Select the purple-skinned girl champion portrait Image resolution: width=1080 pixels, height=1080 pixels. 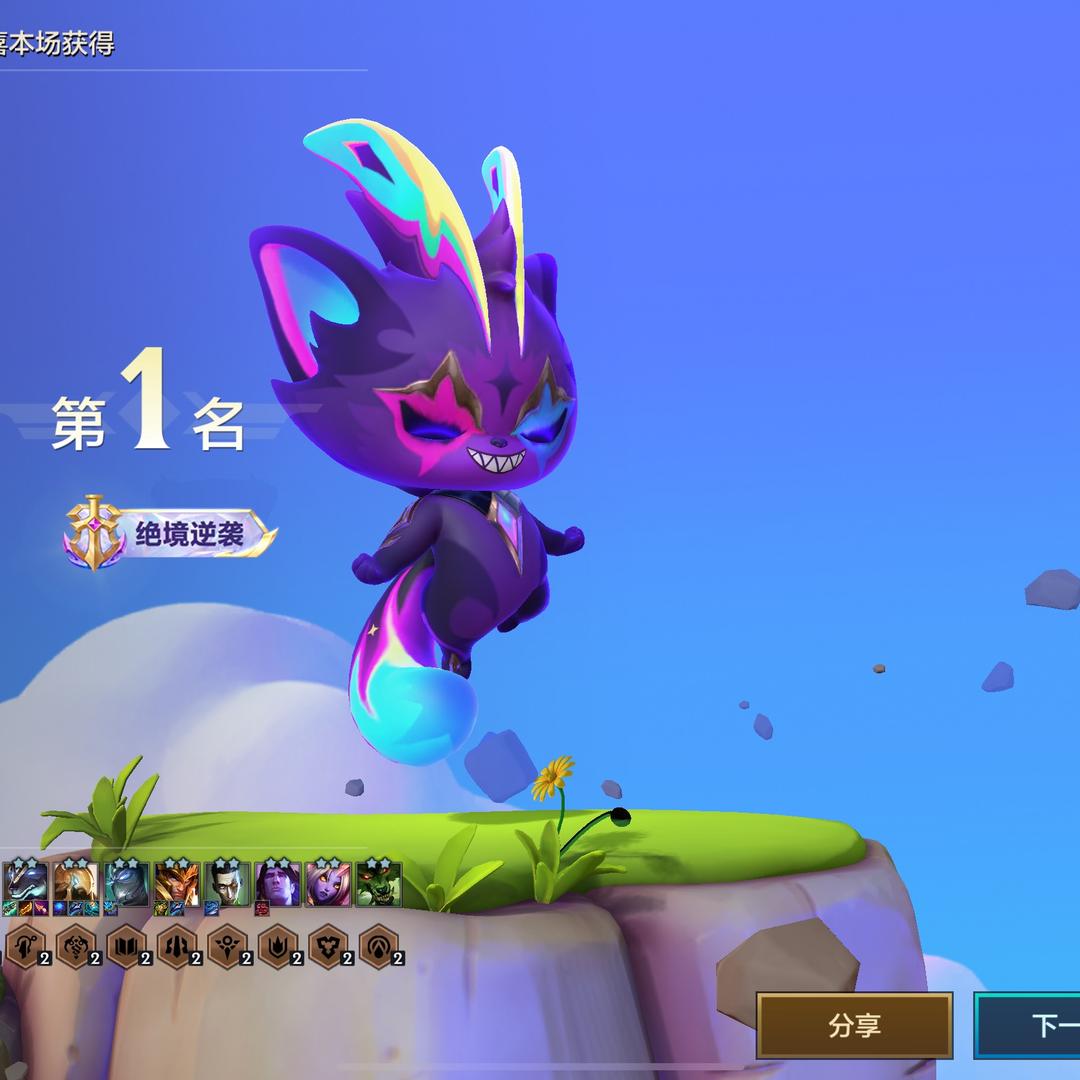[x=328, y=883]
